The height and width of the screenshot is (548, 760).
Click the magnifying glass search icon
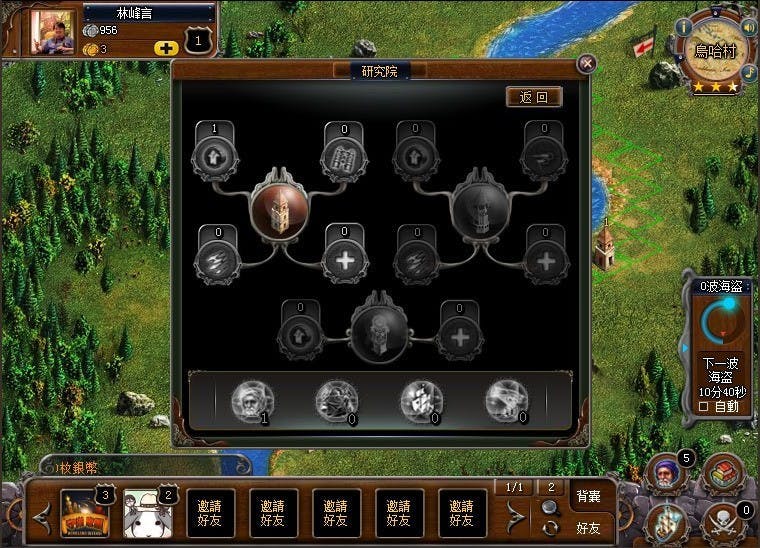(x=549, y=507)
